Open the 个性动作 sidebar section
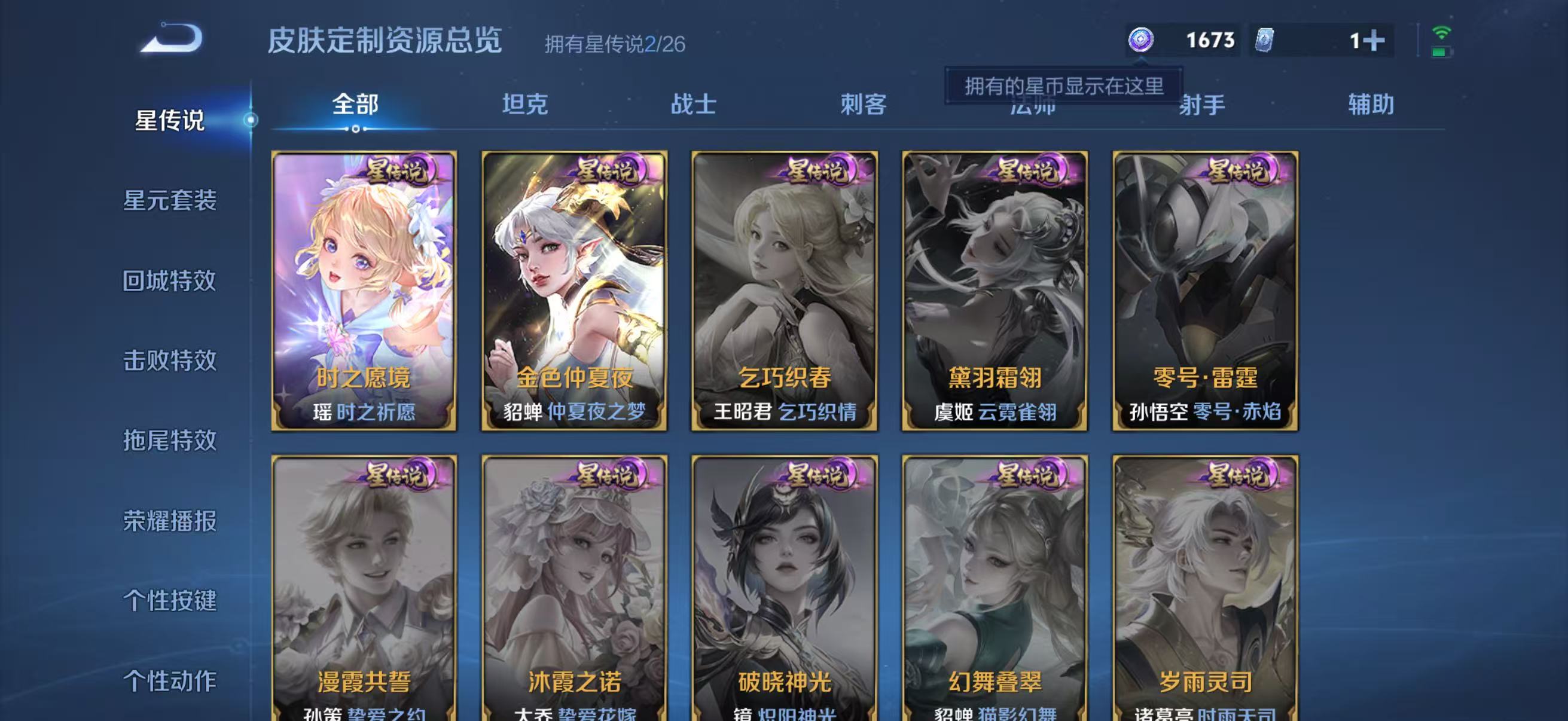The image size is (1568, 721). 170,681
